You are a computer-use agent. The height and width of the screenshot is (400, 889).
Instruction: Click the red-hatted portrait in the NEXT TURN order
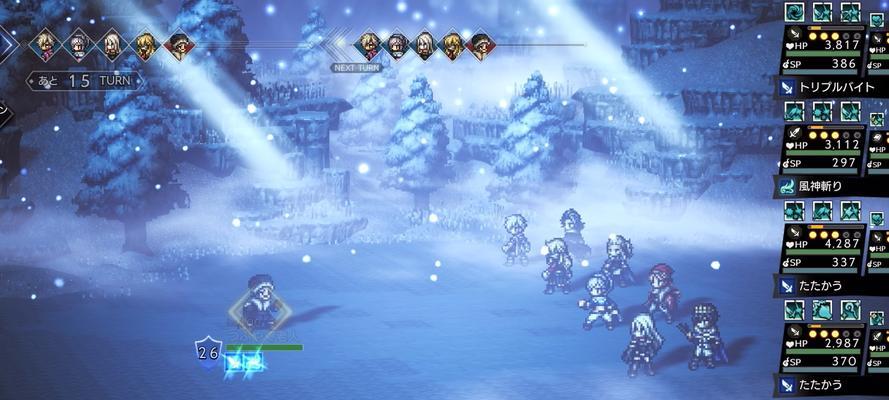(x=481, y=44)
